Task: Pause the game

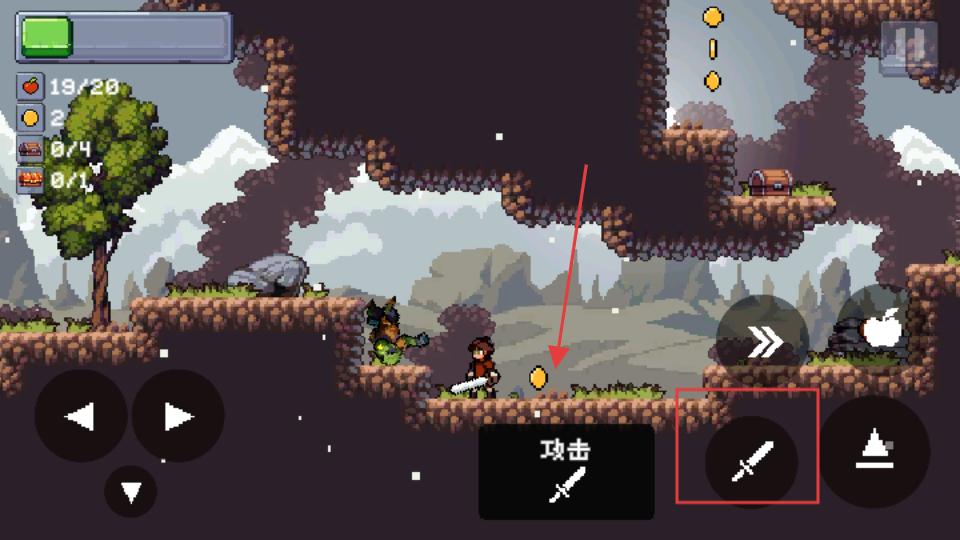Action: tap(908, 45)
